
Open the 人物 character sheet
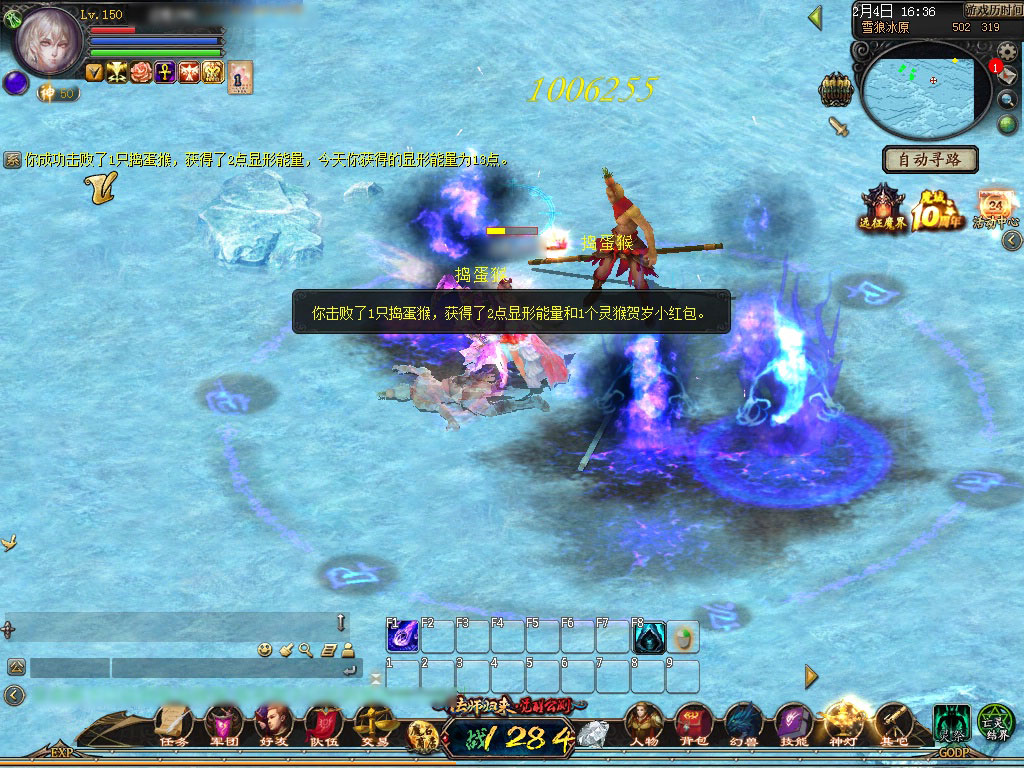(645, 724)
